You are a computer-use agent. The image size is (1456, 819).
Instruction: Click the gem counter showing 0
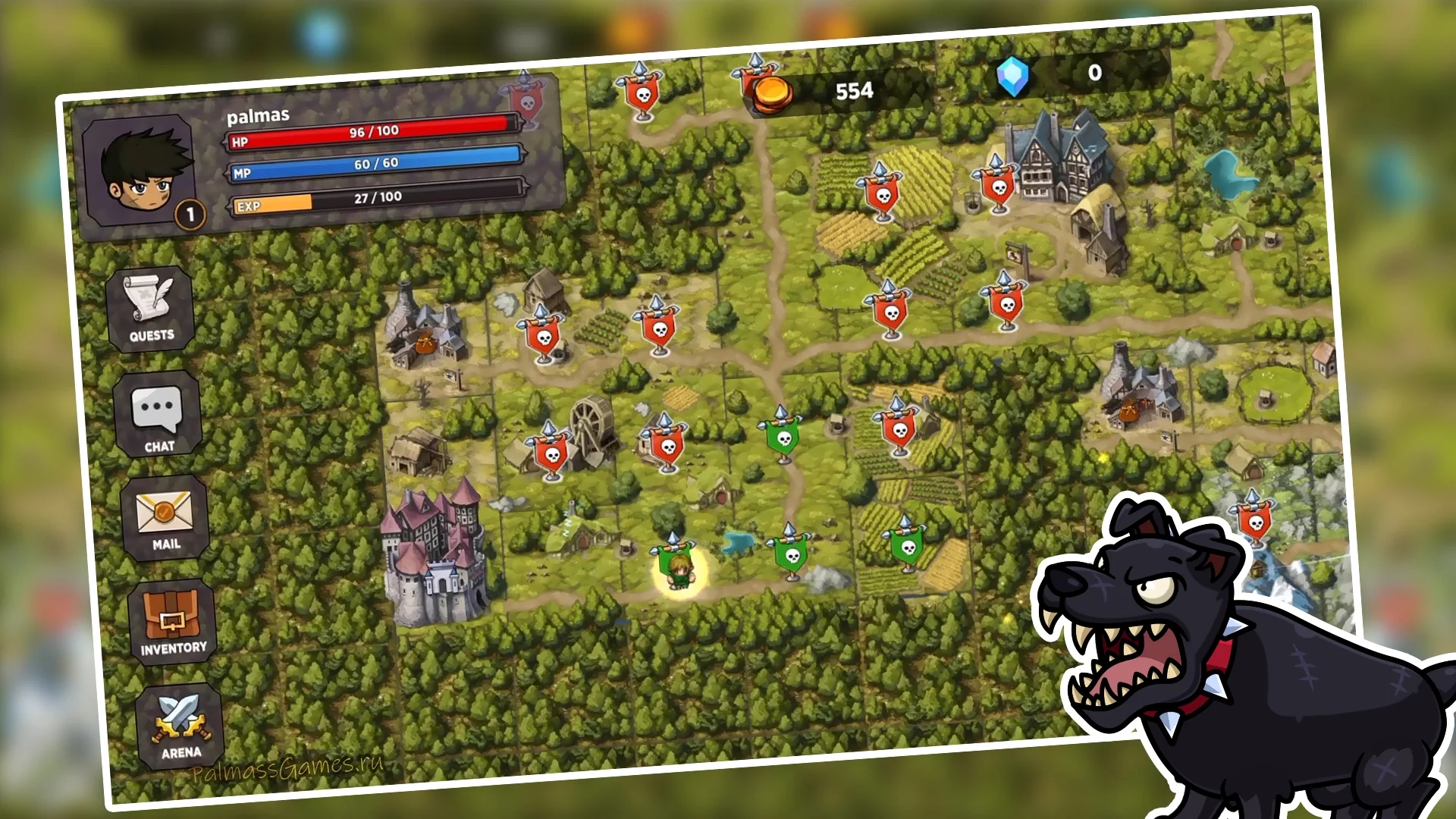(1094, 74)
